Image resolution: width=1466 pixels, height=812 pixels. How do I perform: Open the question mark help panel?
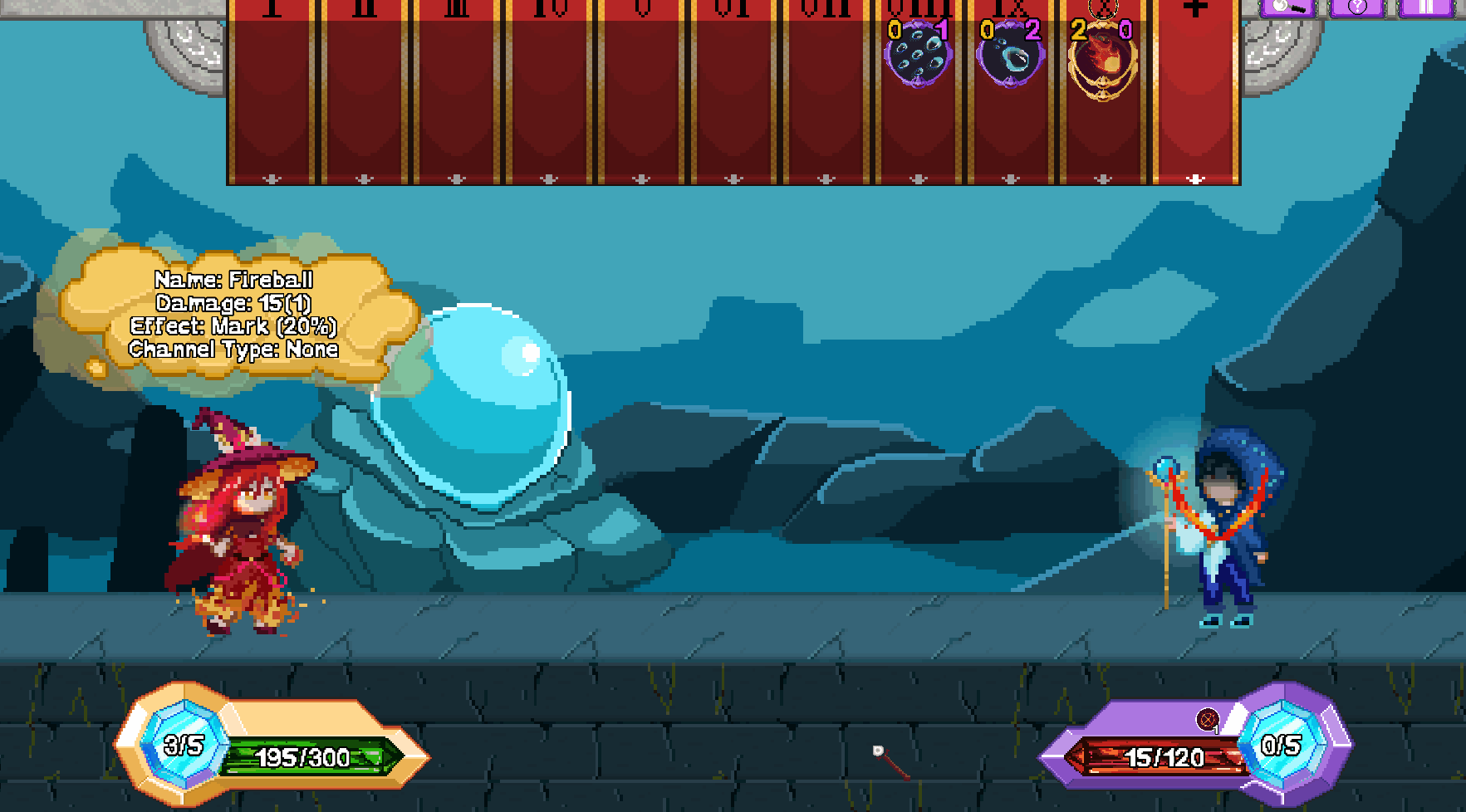[x=1358, y=7]
